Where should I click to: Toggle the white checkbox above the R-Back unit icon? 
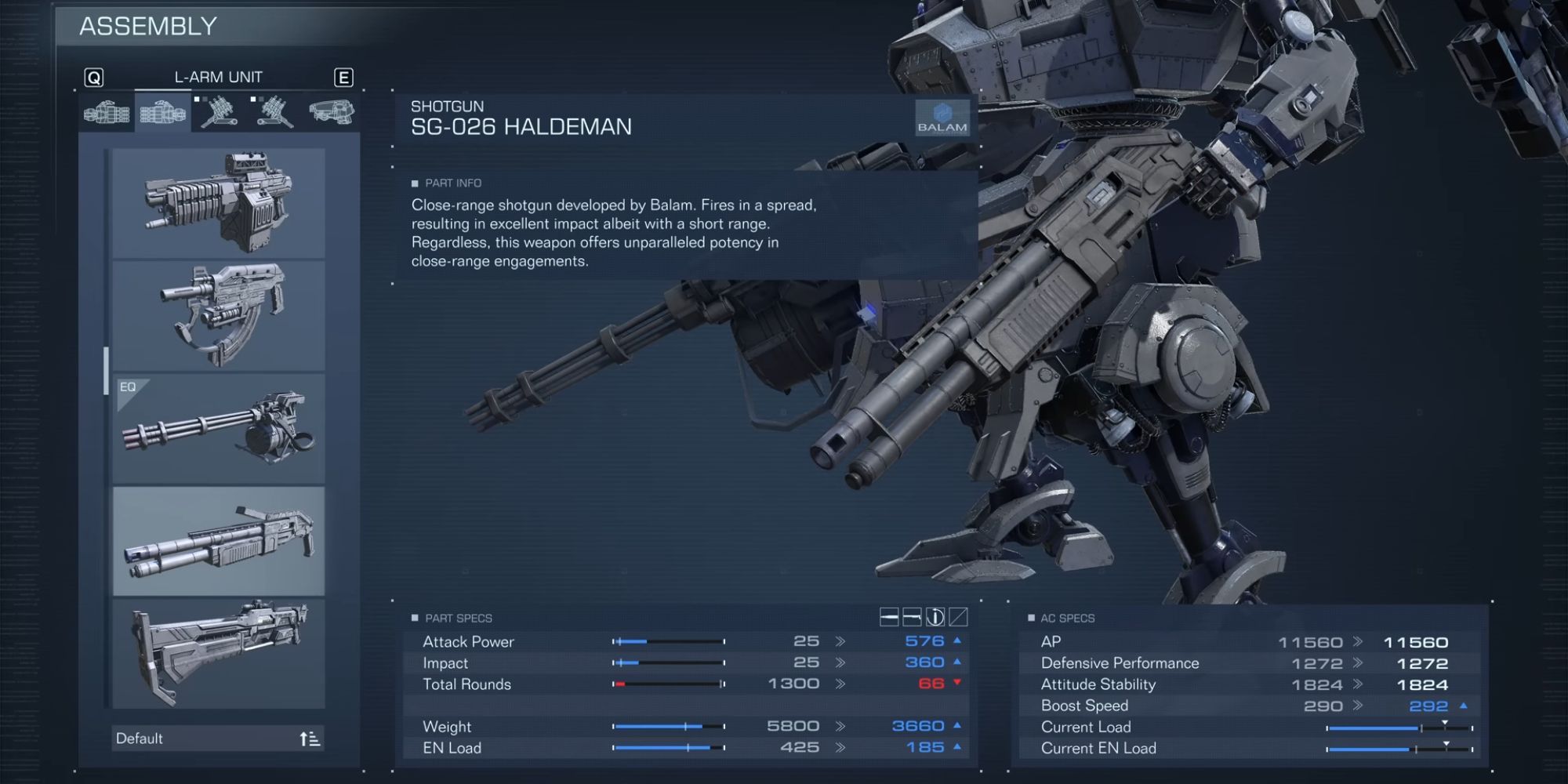click(198, 100)
